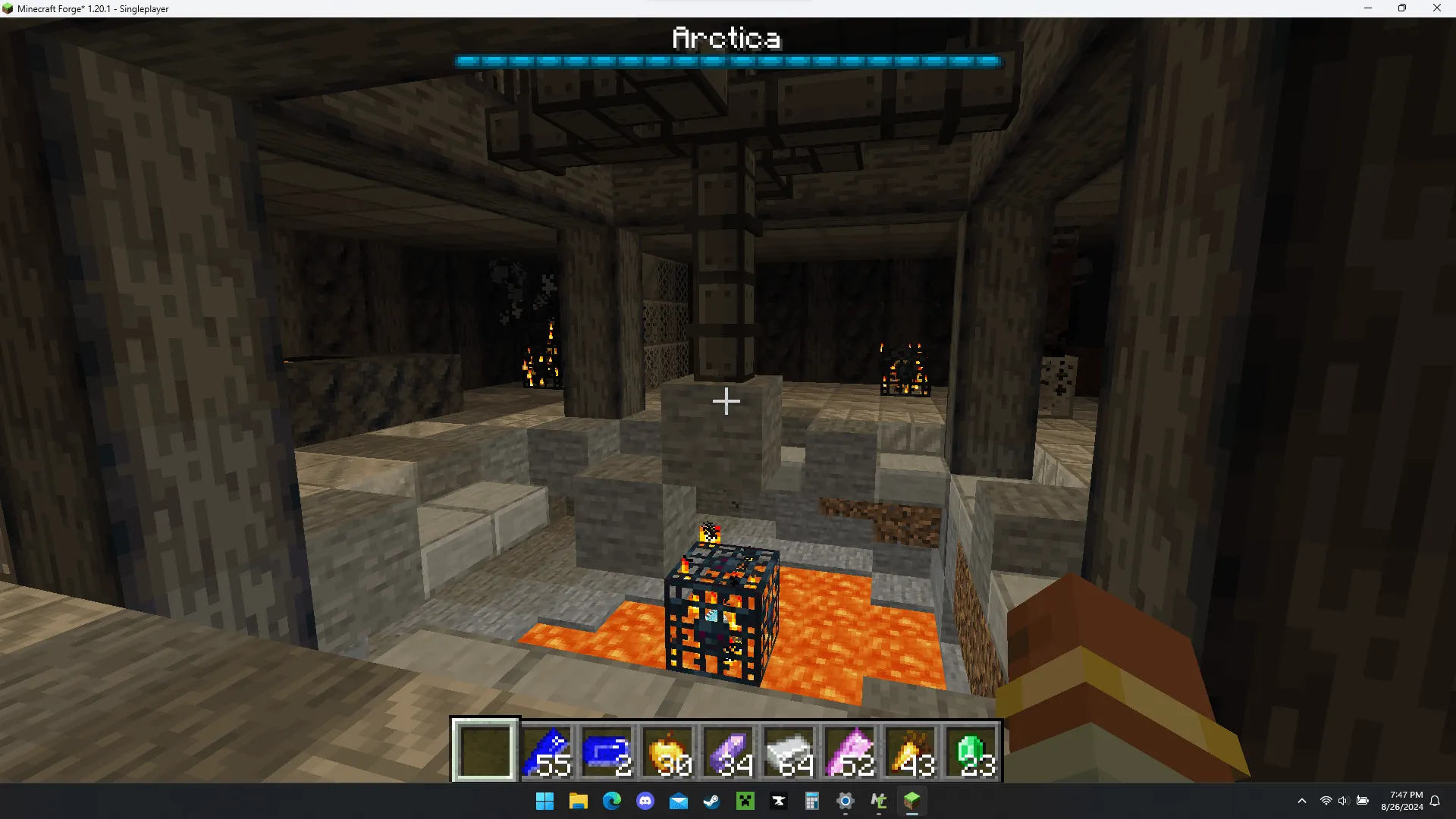The image size is (1456, 819).
Task: Open Discord from the taskbar
Action: [x=645, y=802]
